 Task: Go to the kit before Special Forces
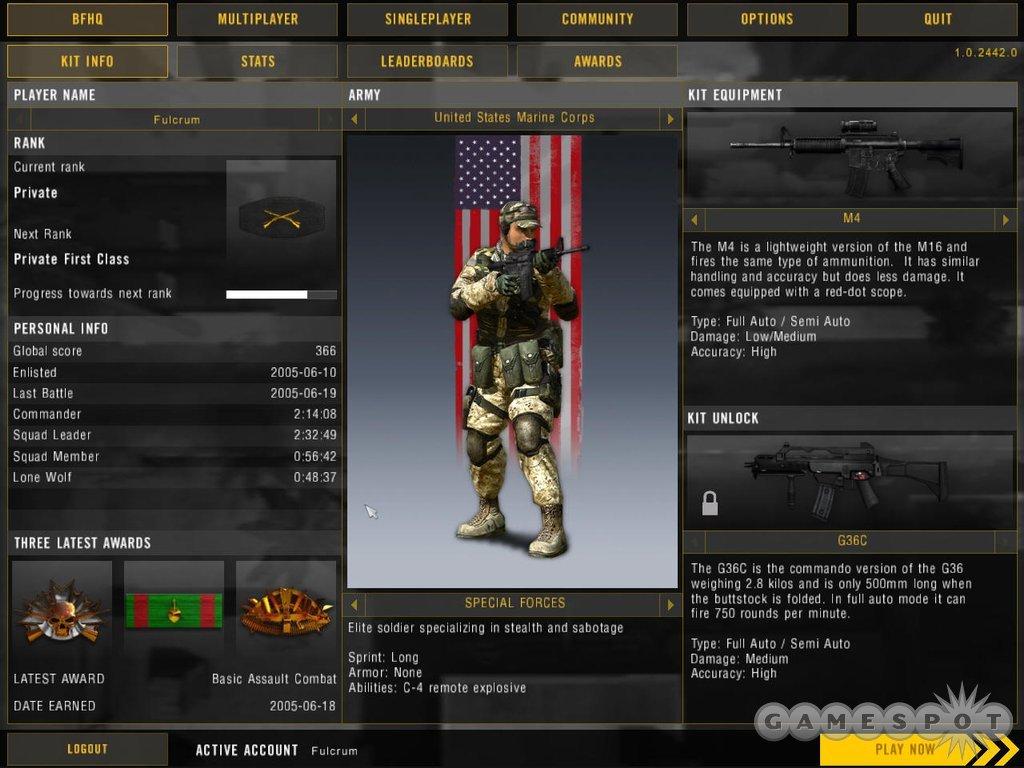353,604
